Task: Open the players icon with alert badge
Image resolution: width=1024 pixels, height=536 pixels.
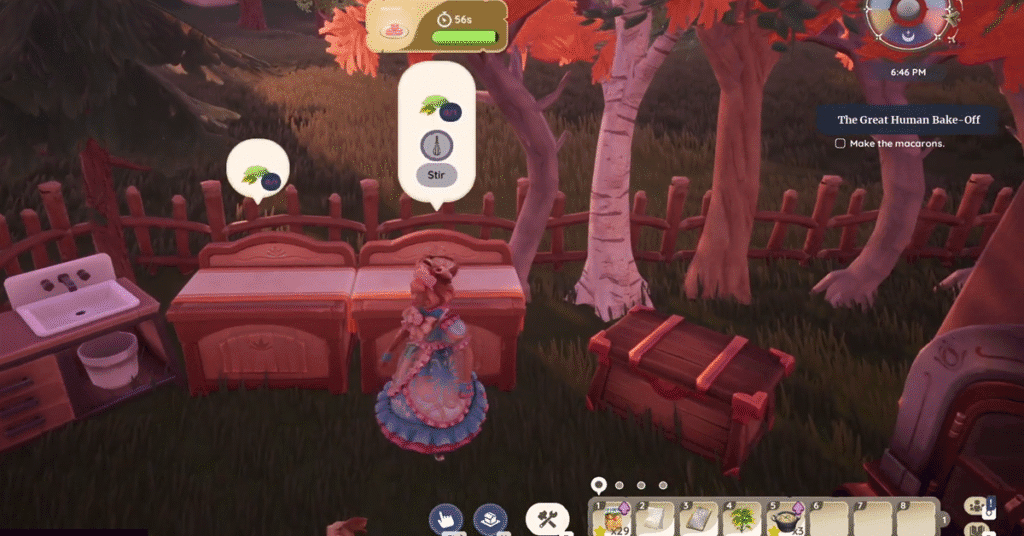Action: [976, 507]
